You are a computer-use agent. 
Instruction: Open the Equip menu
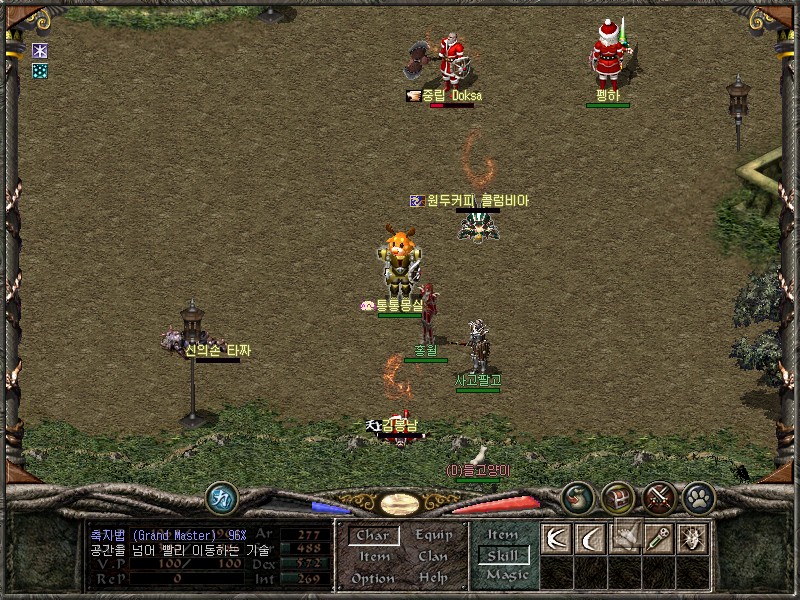434,536
